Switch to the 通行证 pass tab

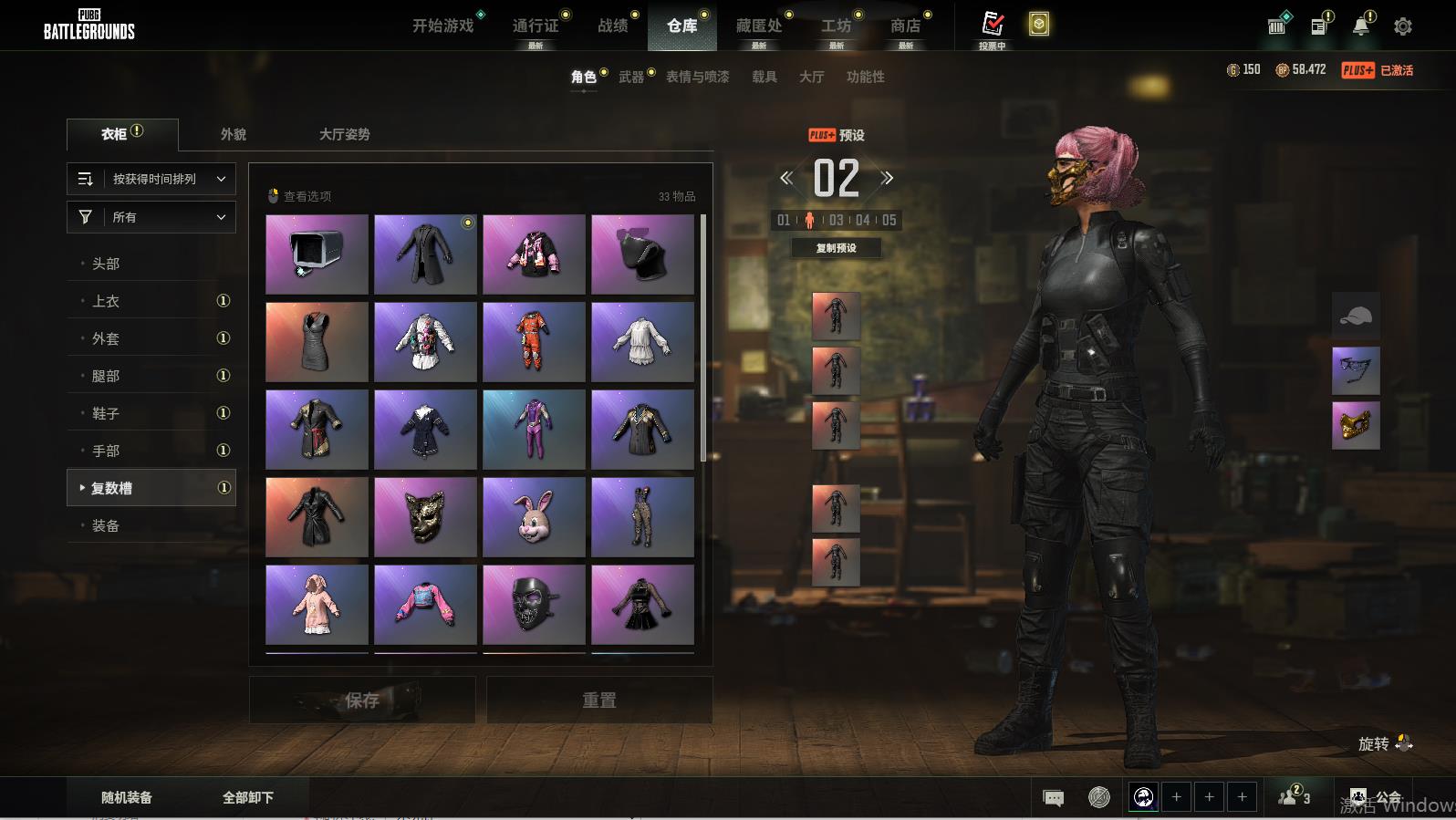[536, 26]
